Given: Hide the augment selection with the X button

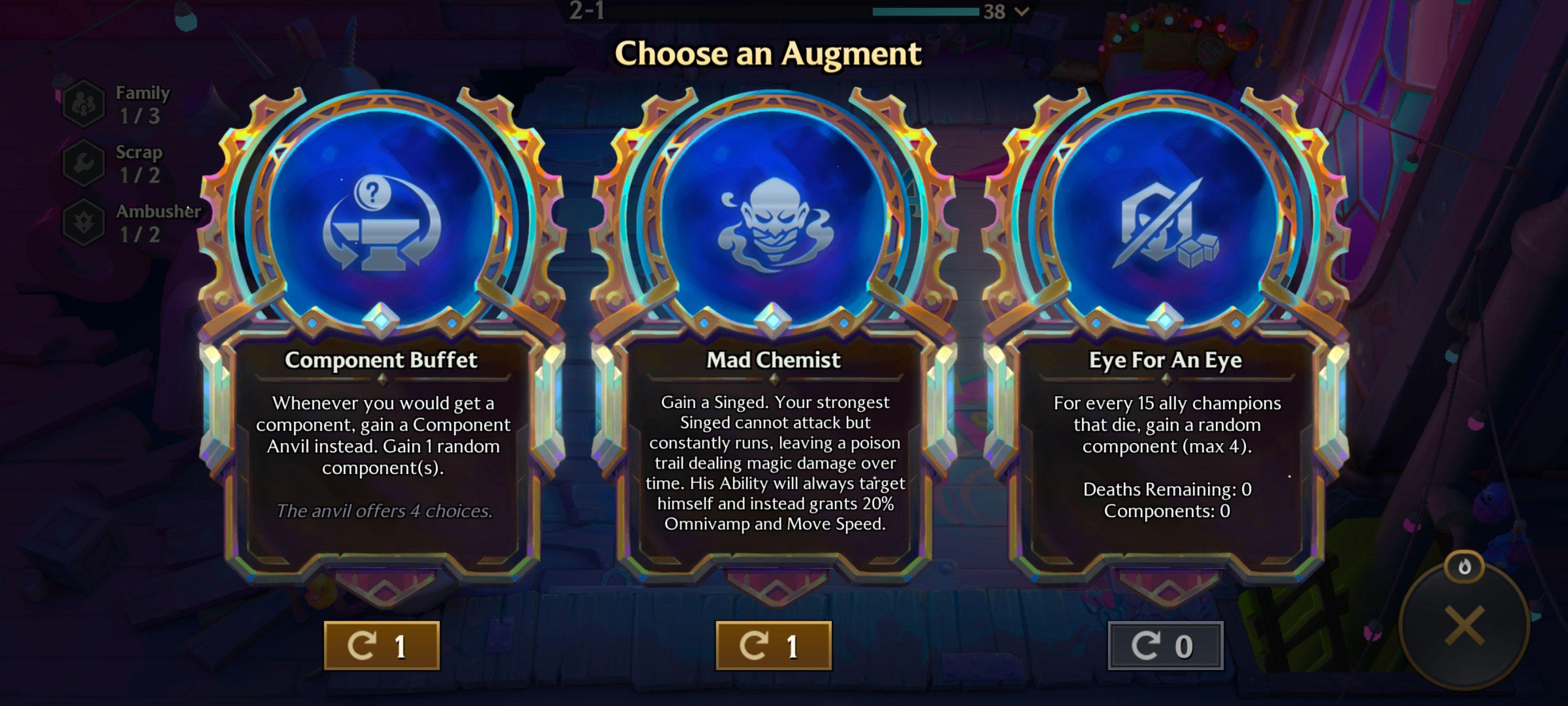Looking at the screenshot, I should (x=1464, y=625).
